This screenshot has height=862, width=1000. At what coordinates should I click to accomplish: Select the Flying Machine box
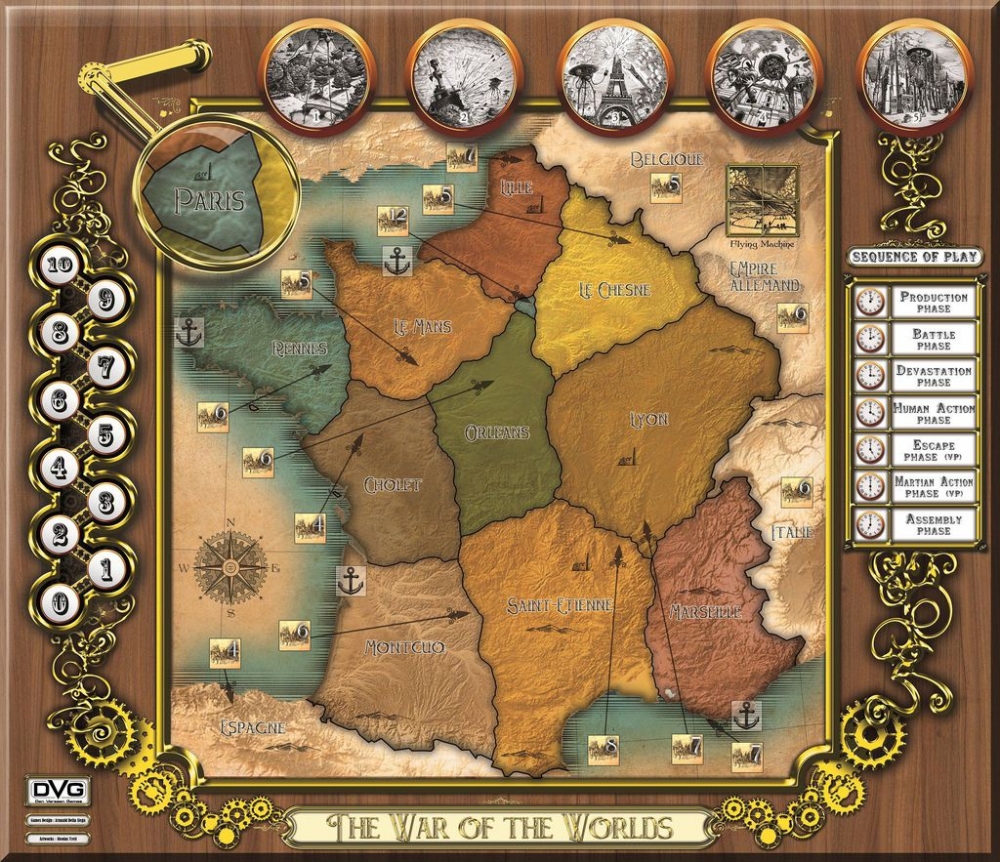[x=762, y=200]
